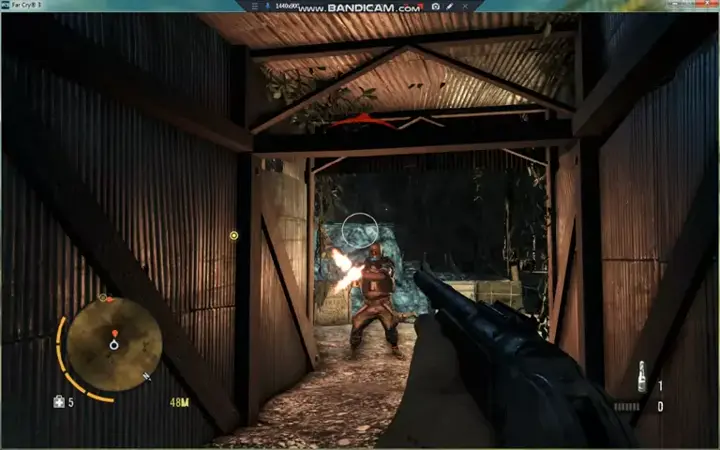The image size is (720, 450).
Task: Select the medkit icon beside the minimap
Action: coord(59,402)
